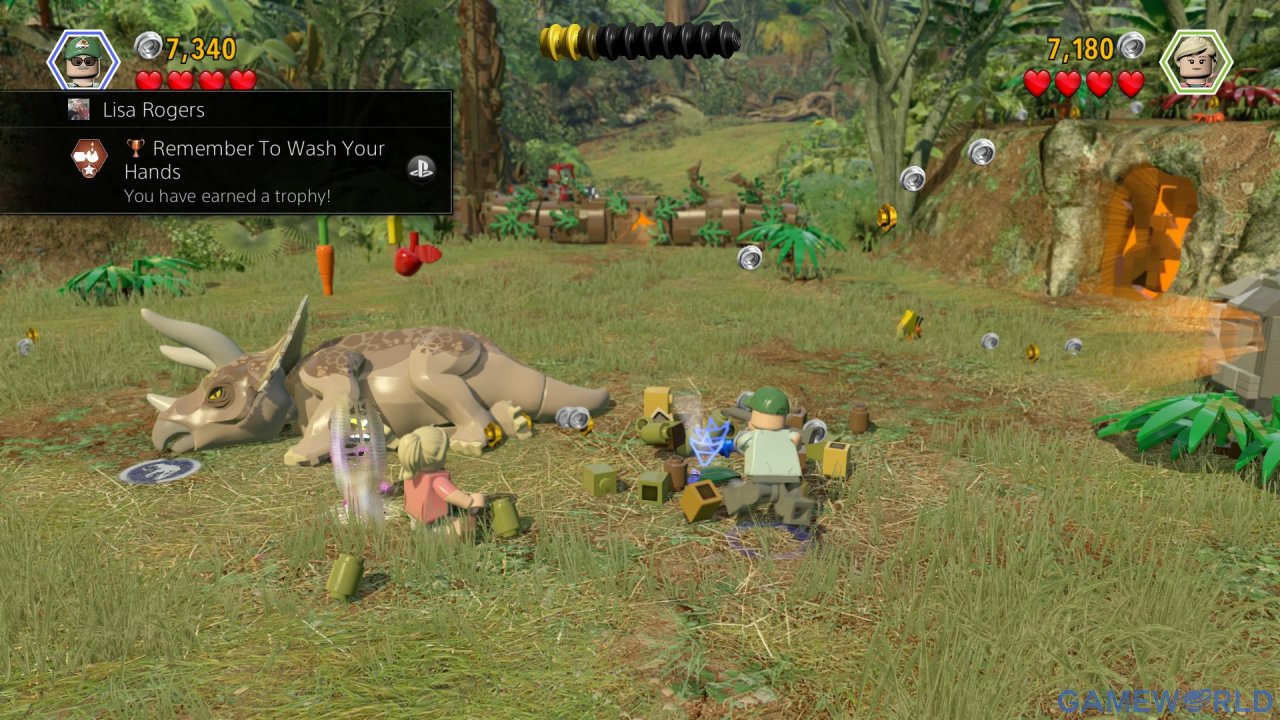
Task: Select player two's blonde character portrait
Action: click(x=1195, y=61)
